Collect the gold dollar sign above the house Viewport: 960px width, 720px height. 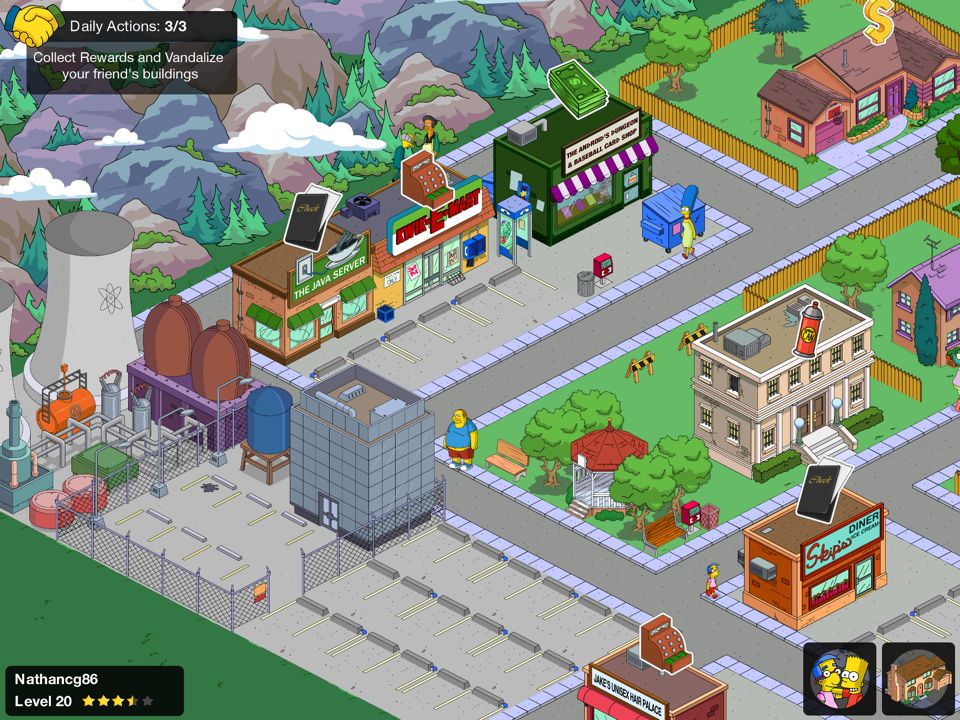[x=878, y=22]
